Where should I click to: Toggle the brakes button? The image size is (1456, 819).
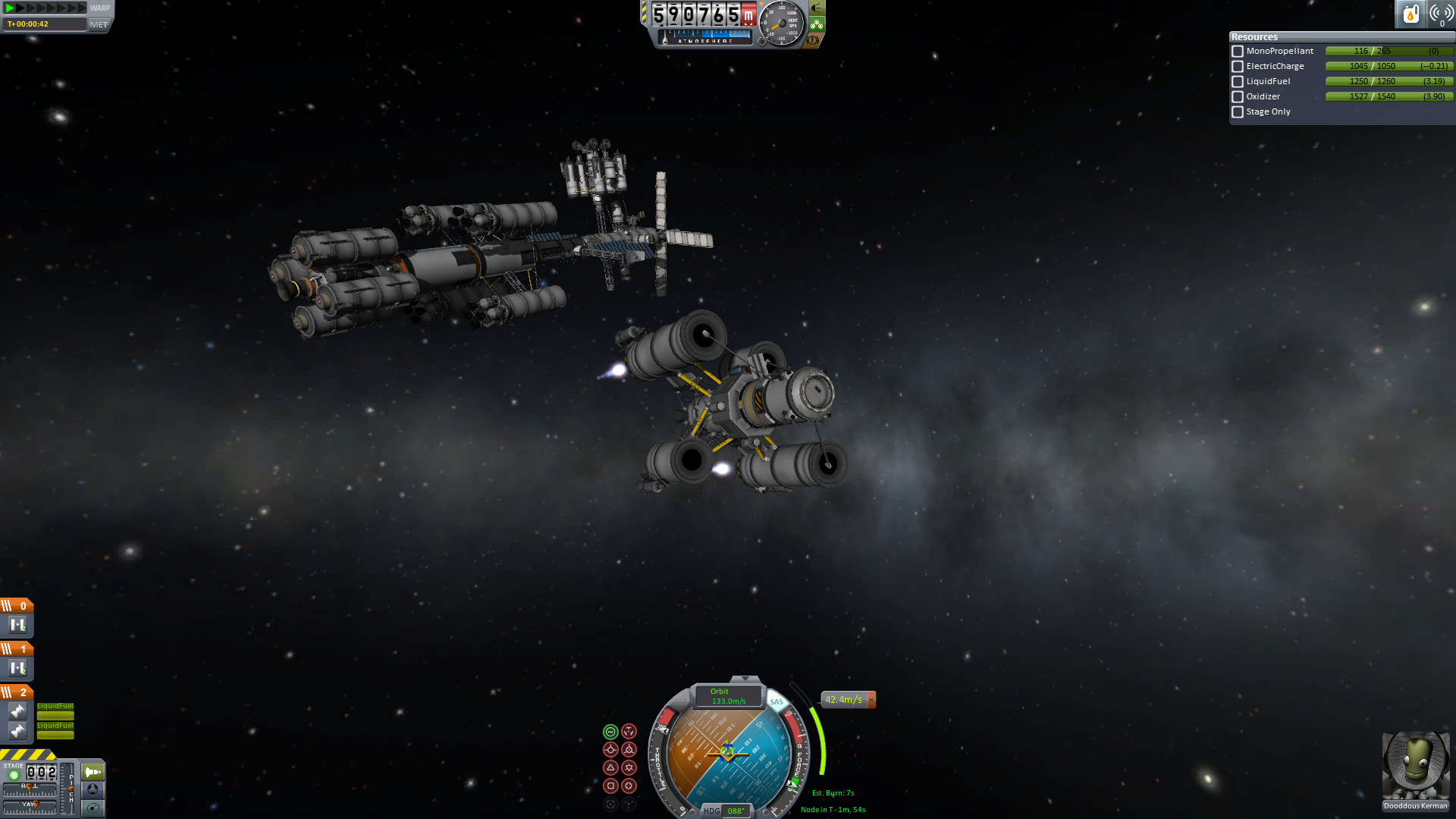(813, 40)
